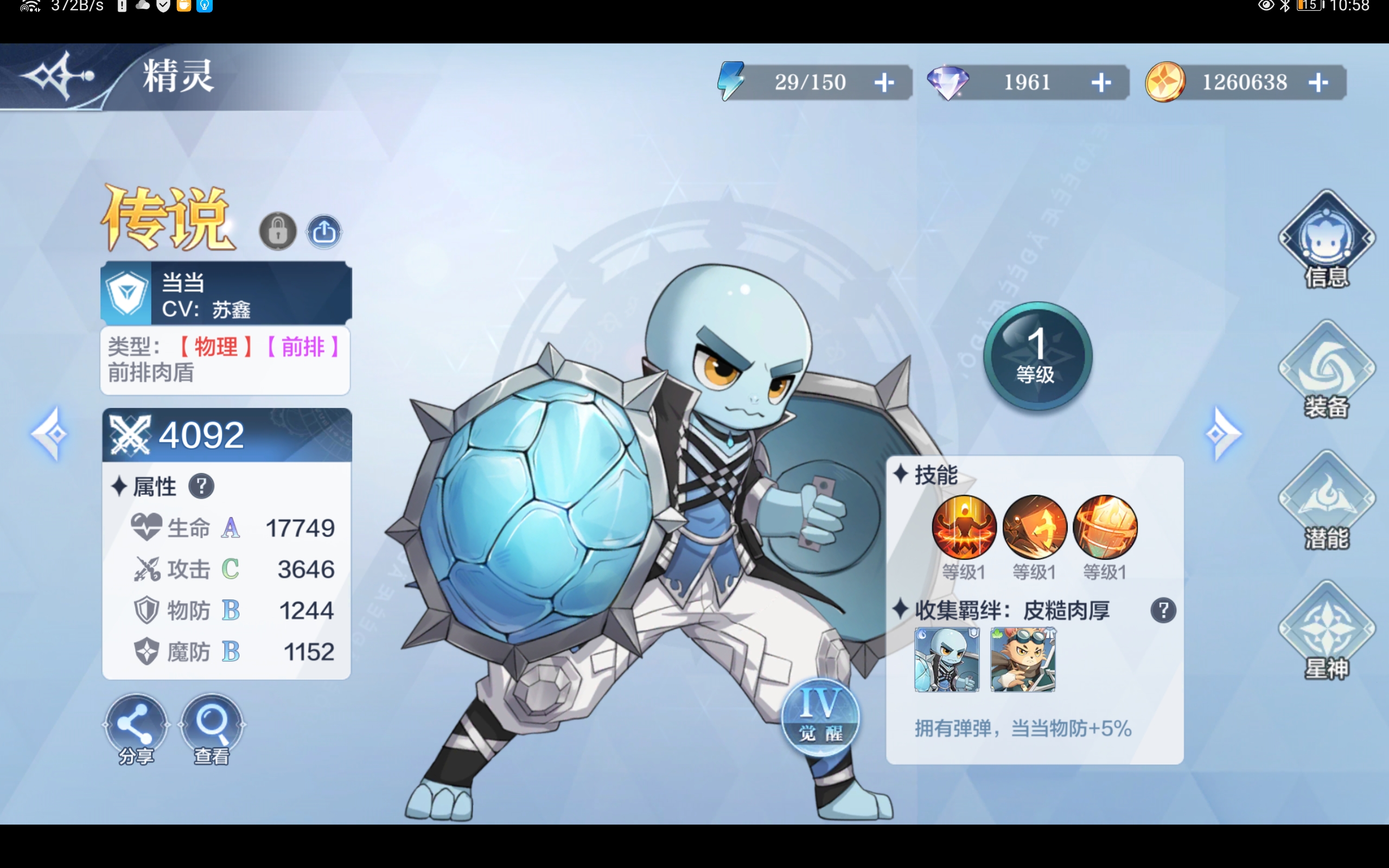Add more energy with the plus button
The width and height of the screenshot is (1389, 868).
coord(884,82)
